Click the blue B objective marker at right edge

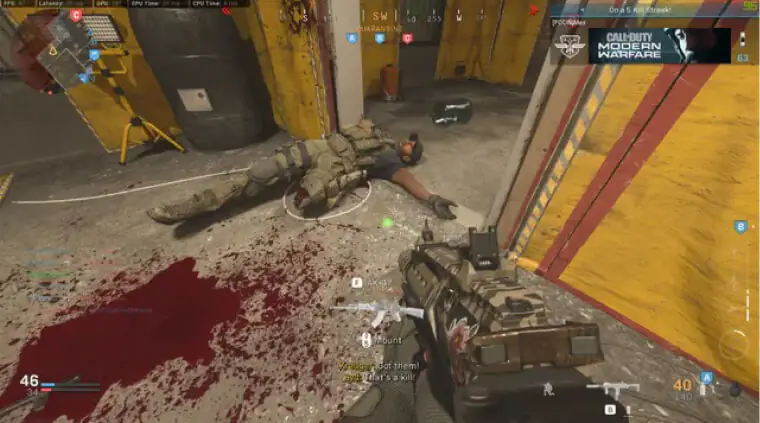click(740, 227)
